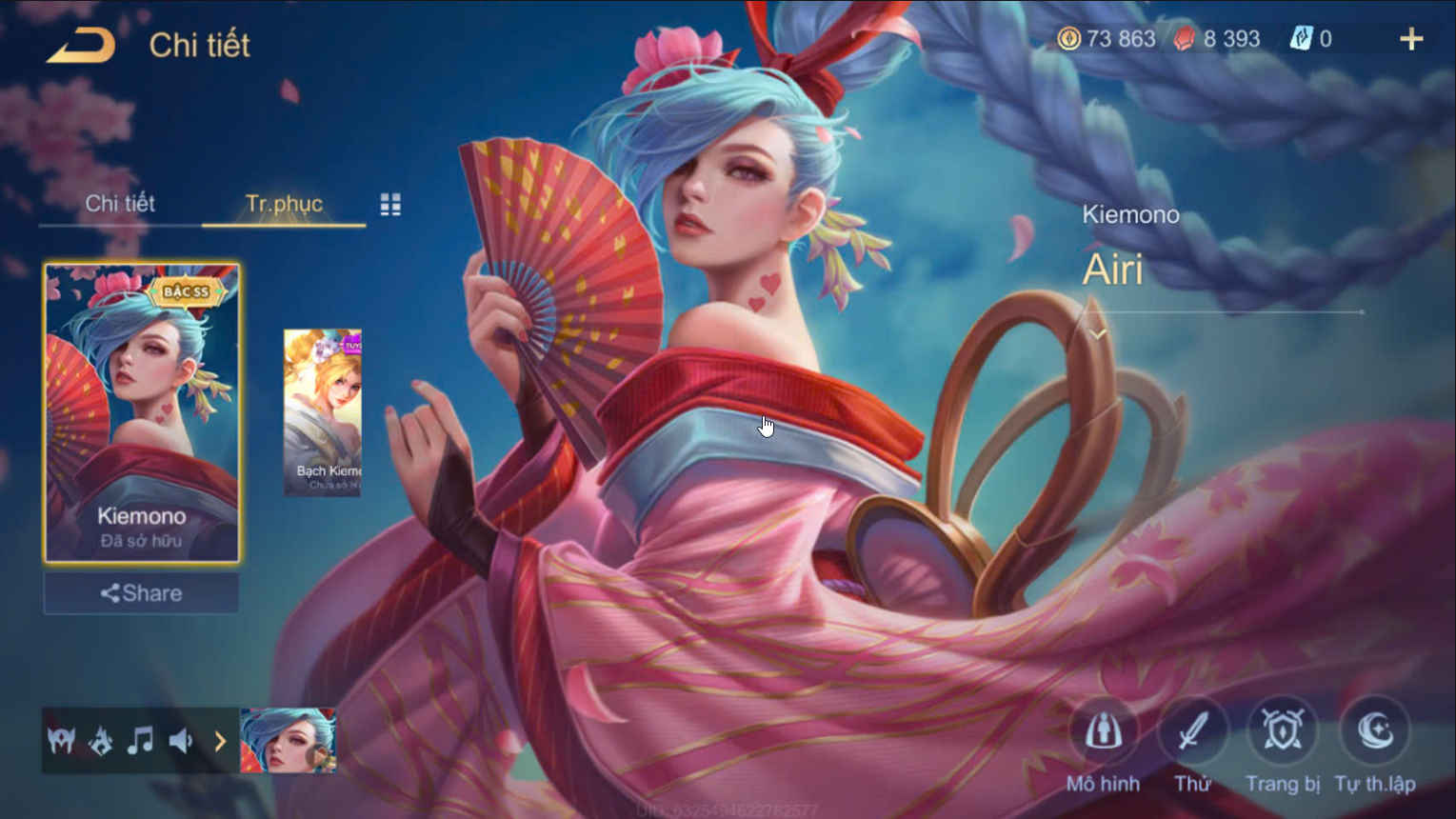Screen dimensions: 1456x819
Task: Toggle the Kiemono skin card selection
Action: [141, 409]
